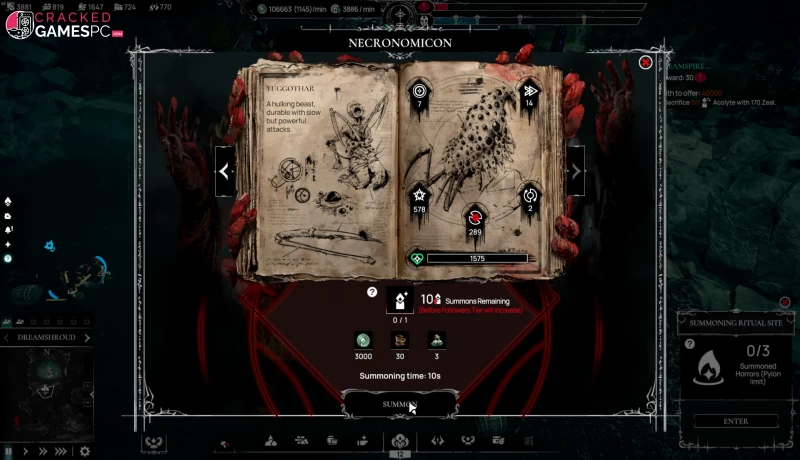The height and width of the screenshot is (460, 800).
Task: Select the highlighted toolbar icon numbered 12
Action: pyautogui.click(x=400, y=441)
